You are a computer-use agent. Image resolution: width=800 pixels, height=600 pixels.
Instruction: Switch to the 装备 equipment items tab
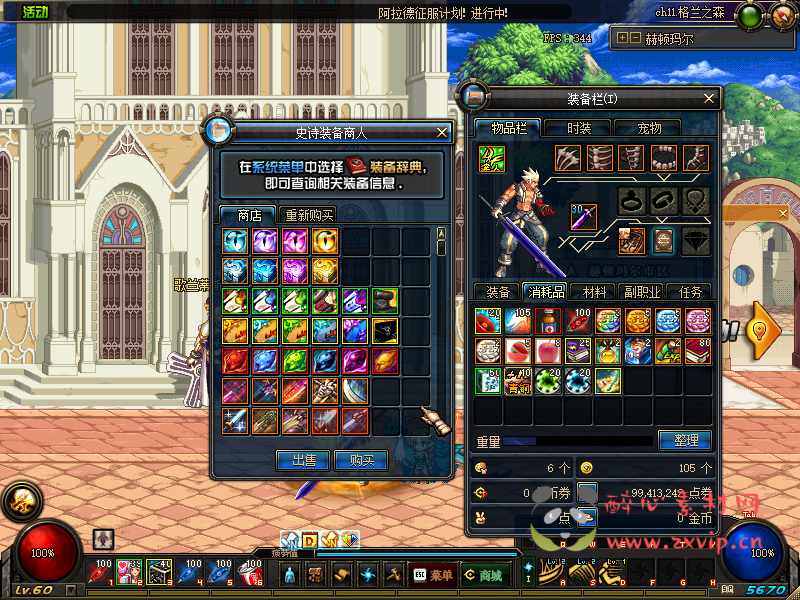pyautogui.click(x=497, y=292)
